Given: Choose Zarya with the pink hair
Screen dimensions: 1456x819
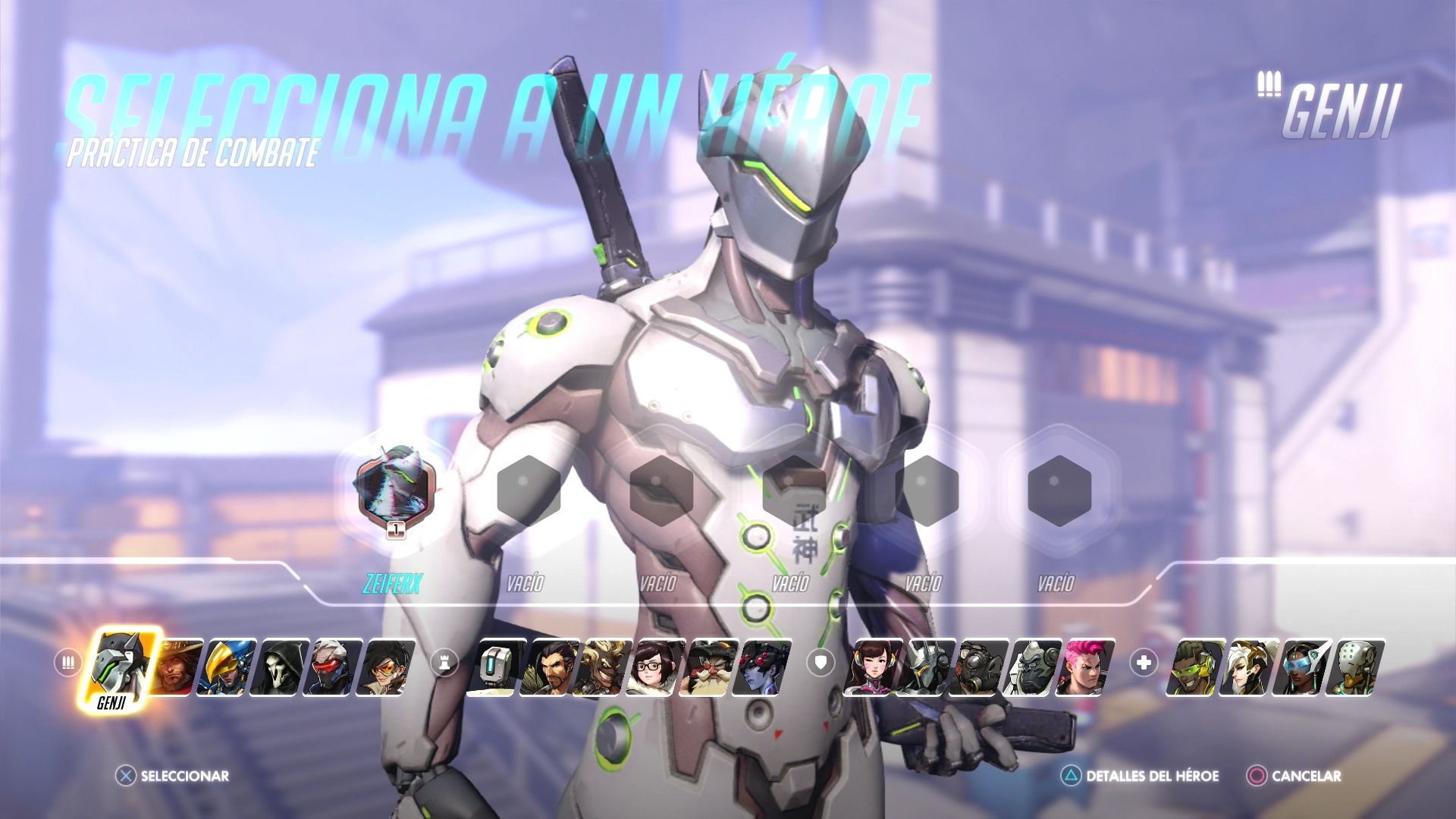Looking at the screenshot, I should tap(1089, 667).
